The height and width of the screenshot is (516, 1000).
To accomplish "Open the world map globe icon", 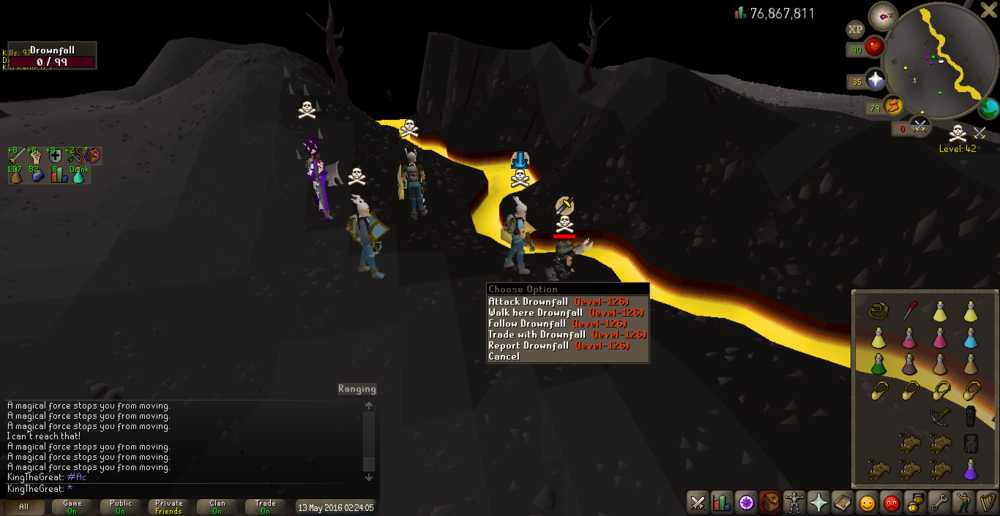I will (989, 108).
